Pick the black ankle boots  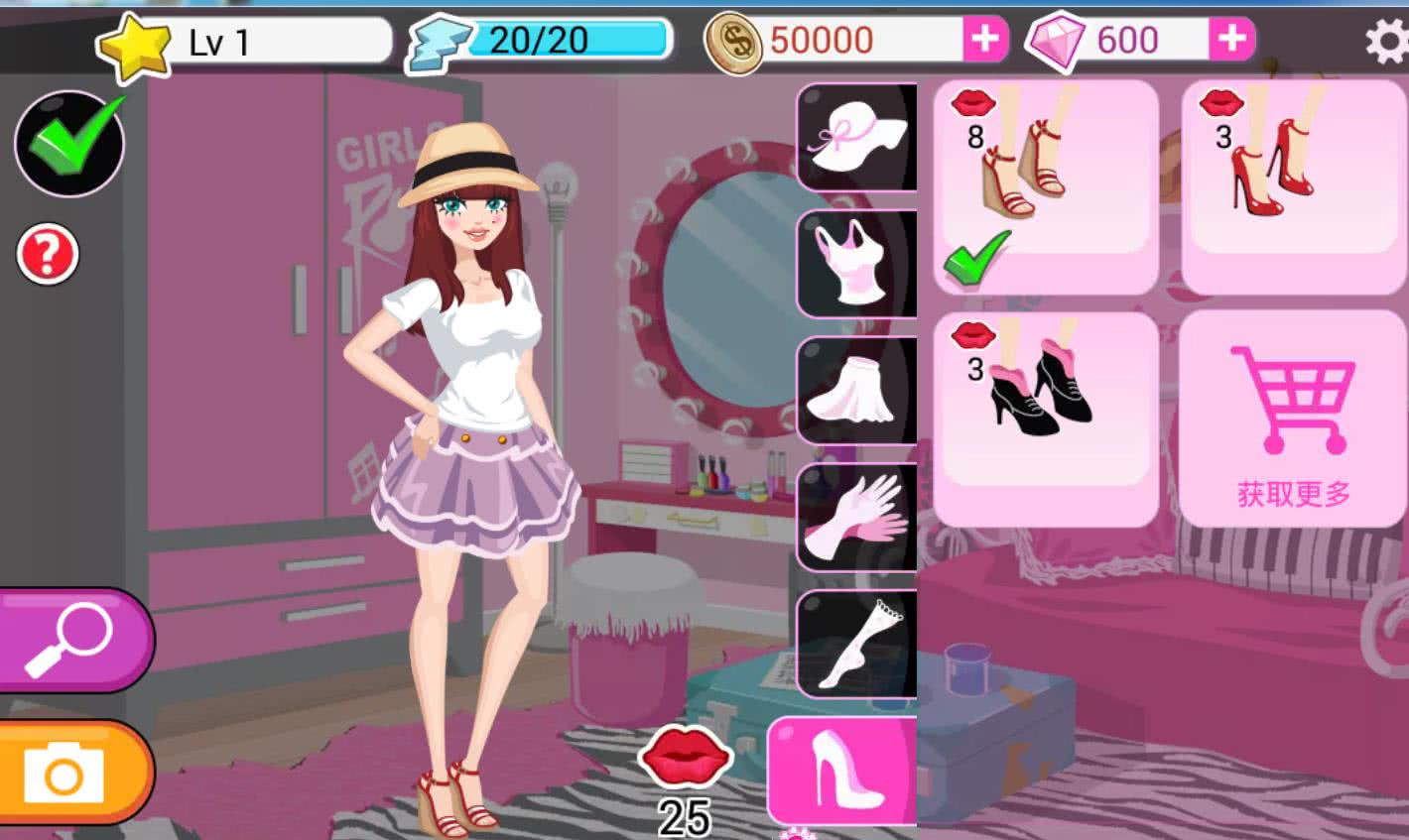pos(1046,417)
